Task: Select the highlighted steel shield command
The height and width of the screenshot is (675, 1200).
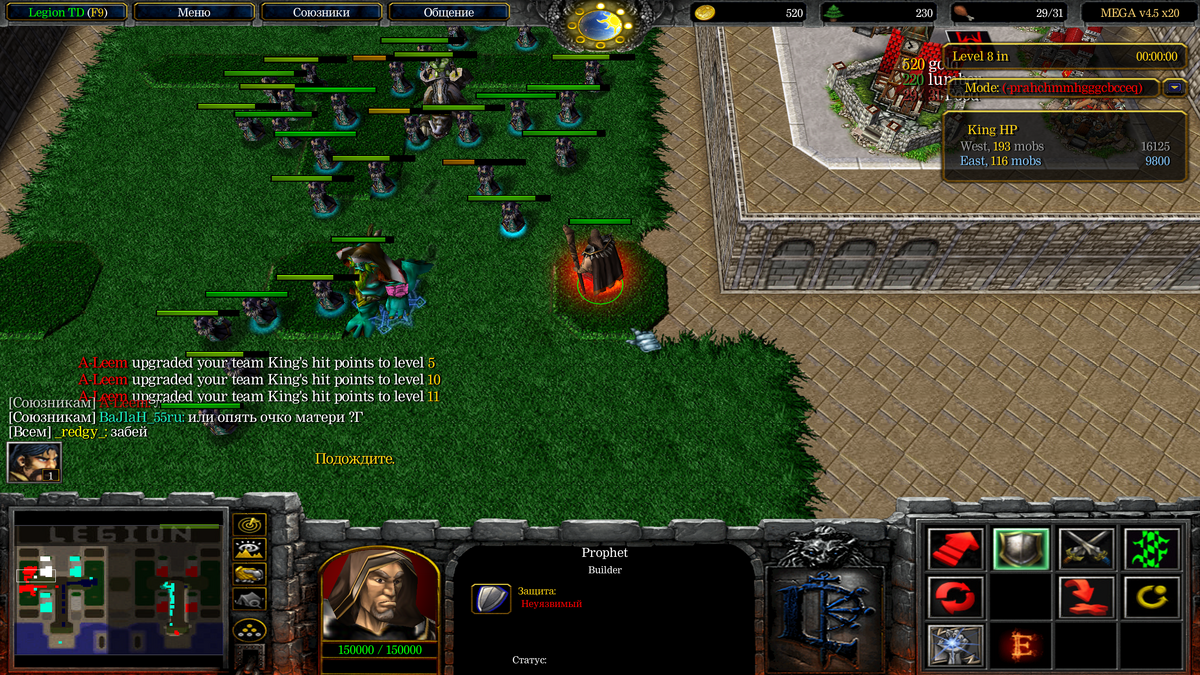Action: (x=1021, y=548)
